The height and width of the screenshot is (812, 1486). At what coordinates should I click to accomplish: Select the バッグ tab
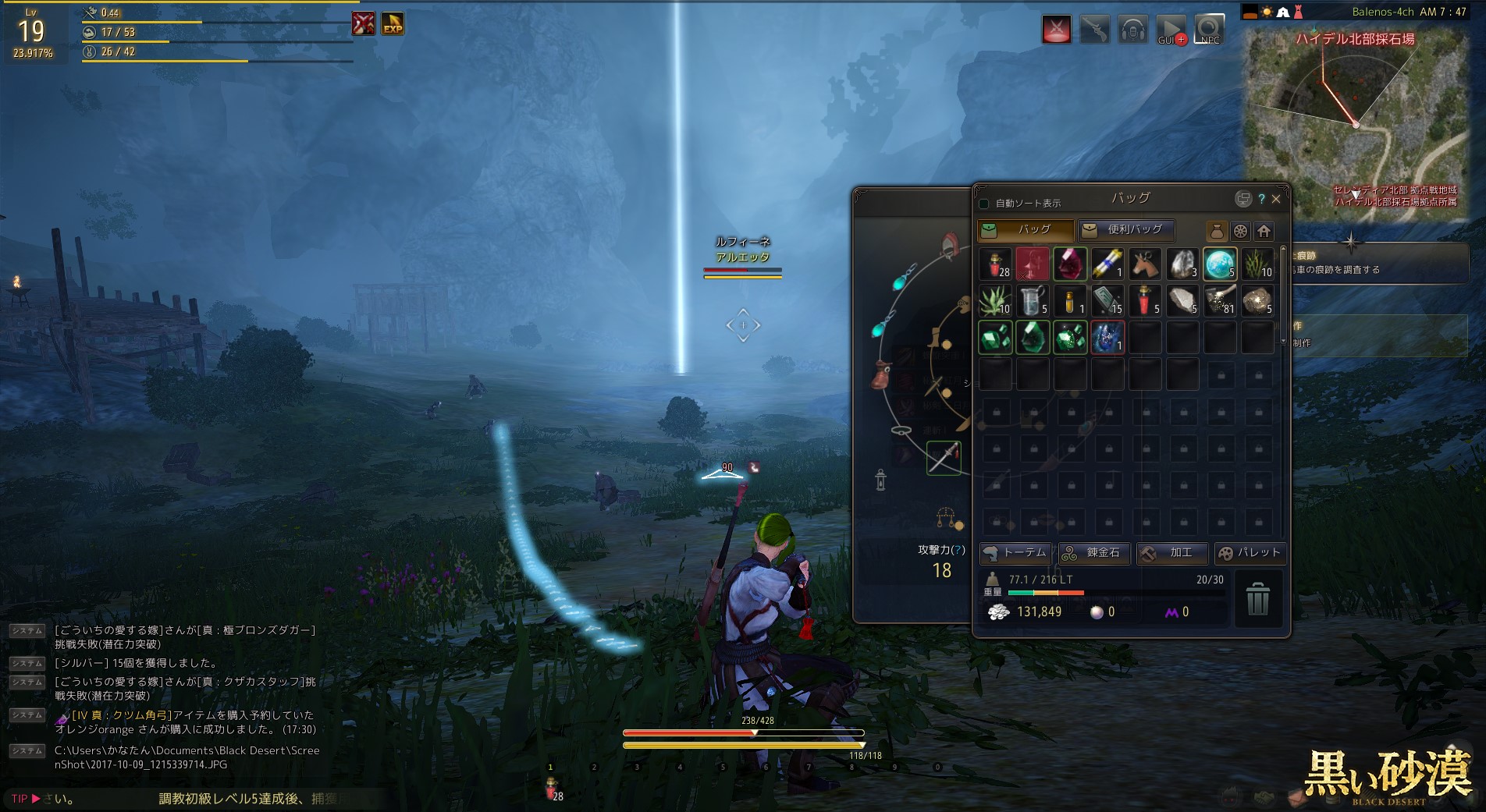point(1026,230)
